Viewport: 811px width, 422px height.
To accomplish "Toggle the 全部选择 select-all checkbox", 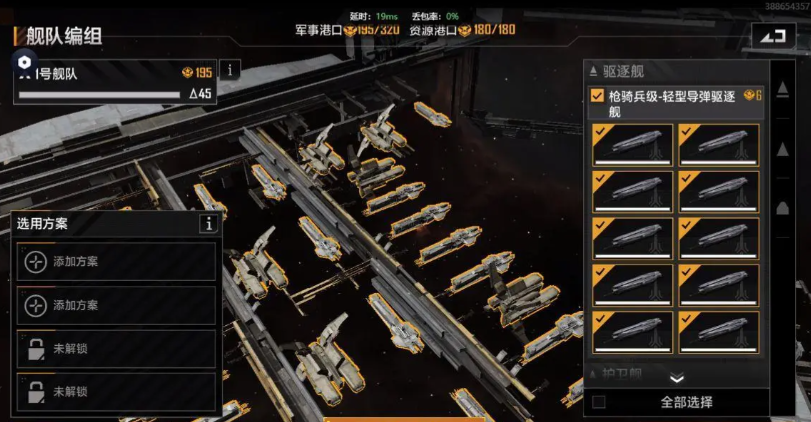I will click(x=599, y=402).
